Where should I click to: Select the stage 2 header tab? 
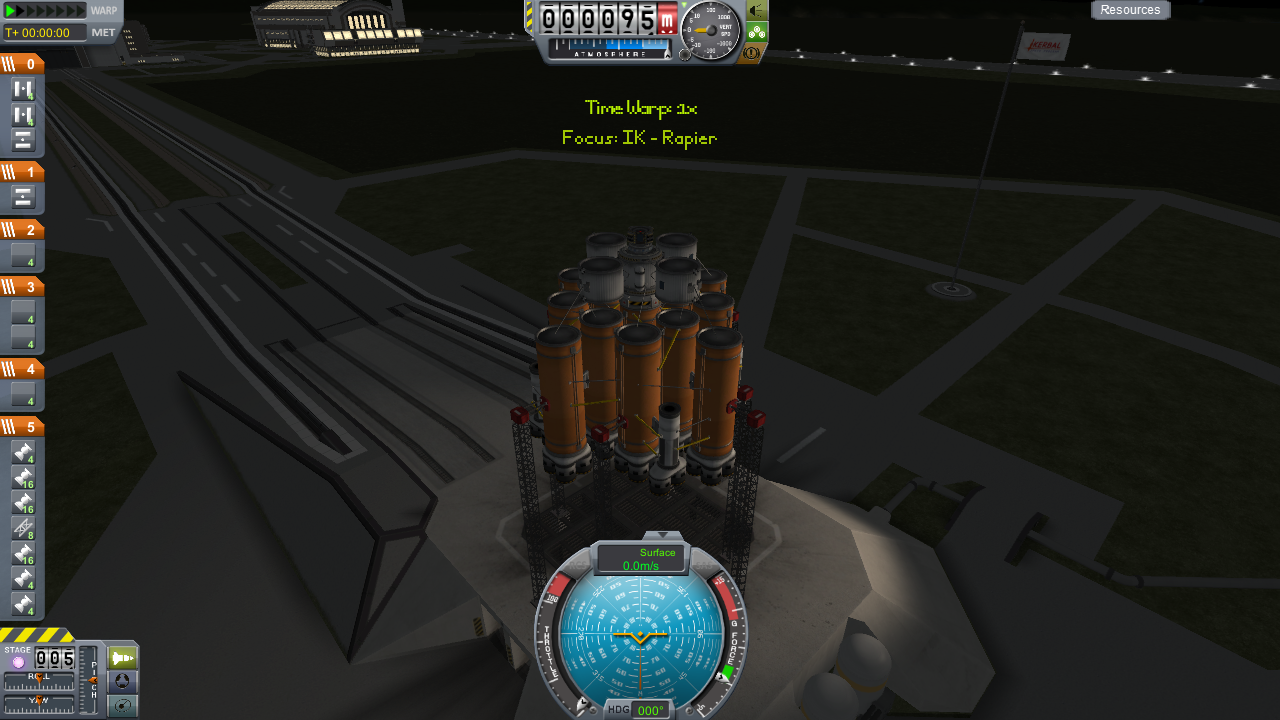click(22, 230)
